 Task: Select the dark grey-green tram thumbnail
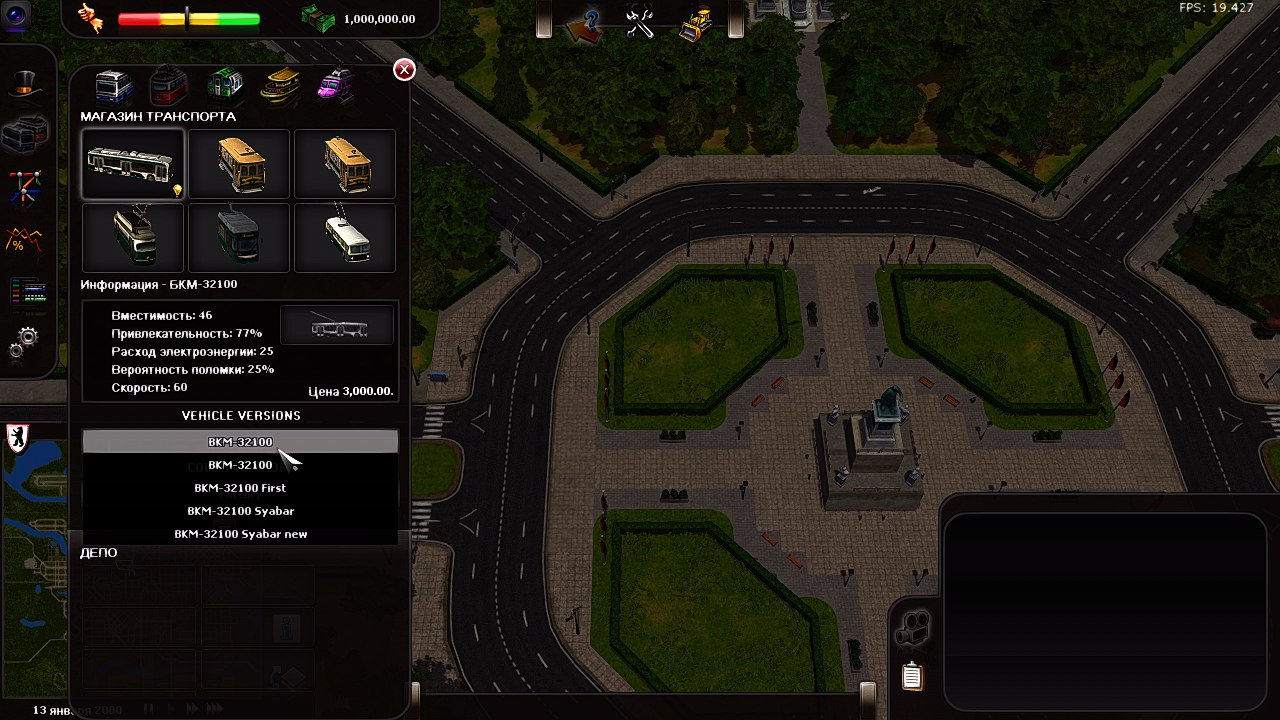click(x=239, y=237)
